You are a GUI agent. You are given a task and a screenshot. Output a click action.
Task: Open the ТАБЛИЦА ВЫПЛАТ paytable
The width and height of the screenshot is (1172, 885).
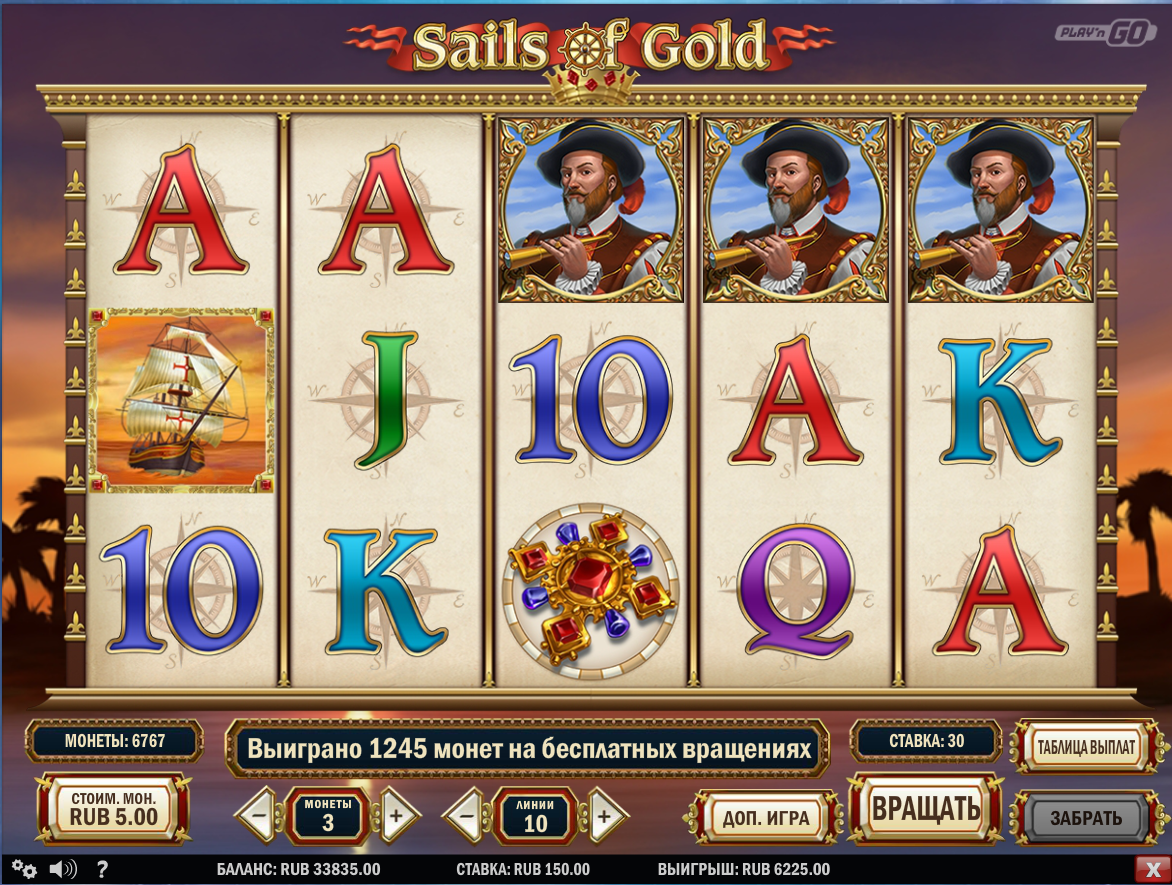tap(1087, 747)
